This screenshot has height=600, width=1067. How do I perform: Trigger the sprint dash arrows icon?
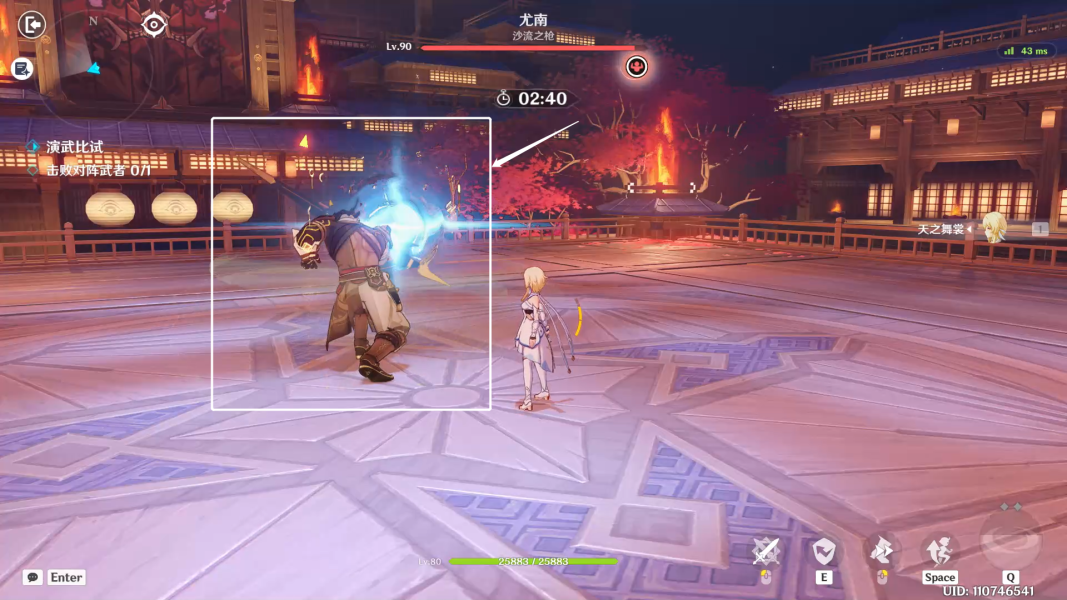pyautogui.click(x=881, y=550)
